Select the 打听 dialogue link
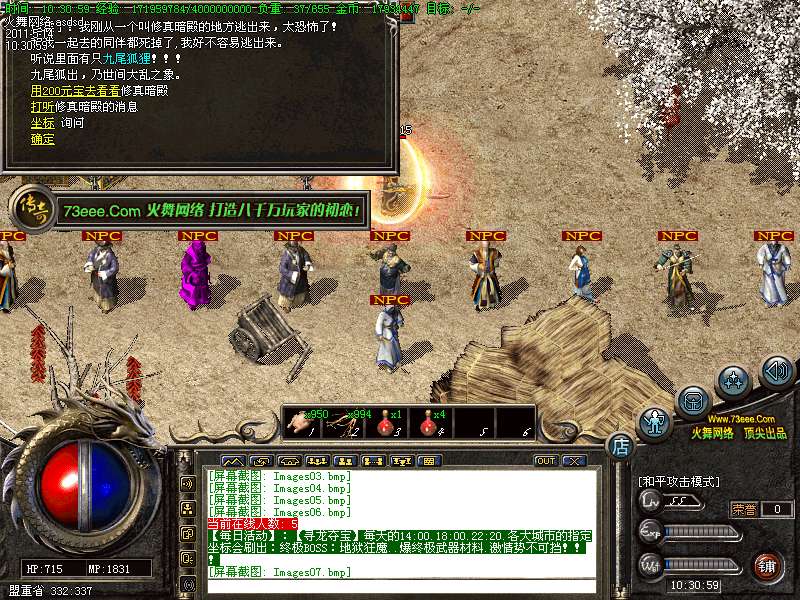The image size is (800, 600). [x=43, y=106]
